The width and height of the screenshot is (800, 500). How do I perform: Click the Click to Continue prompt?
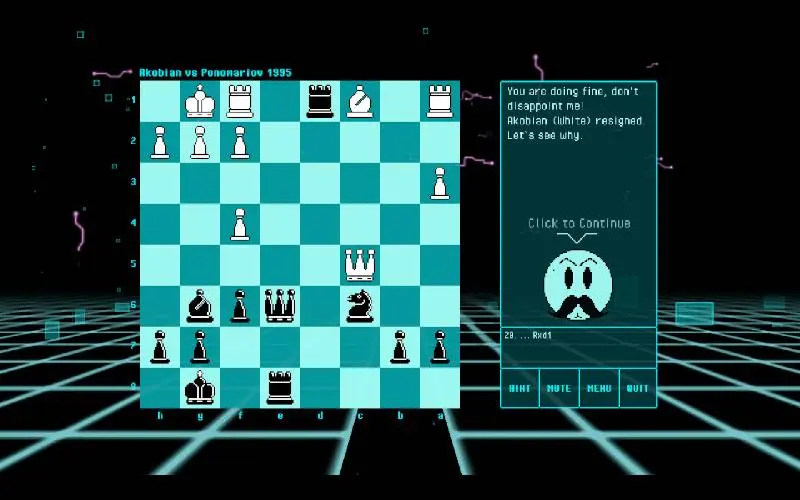(579, 223)
